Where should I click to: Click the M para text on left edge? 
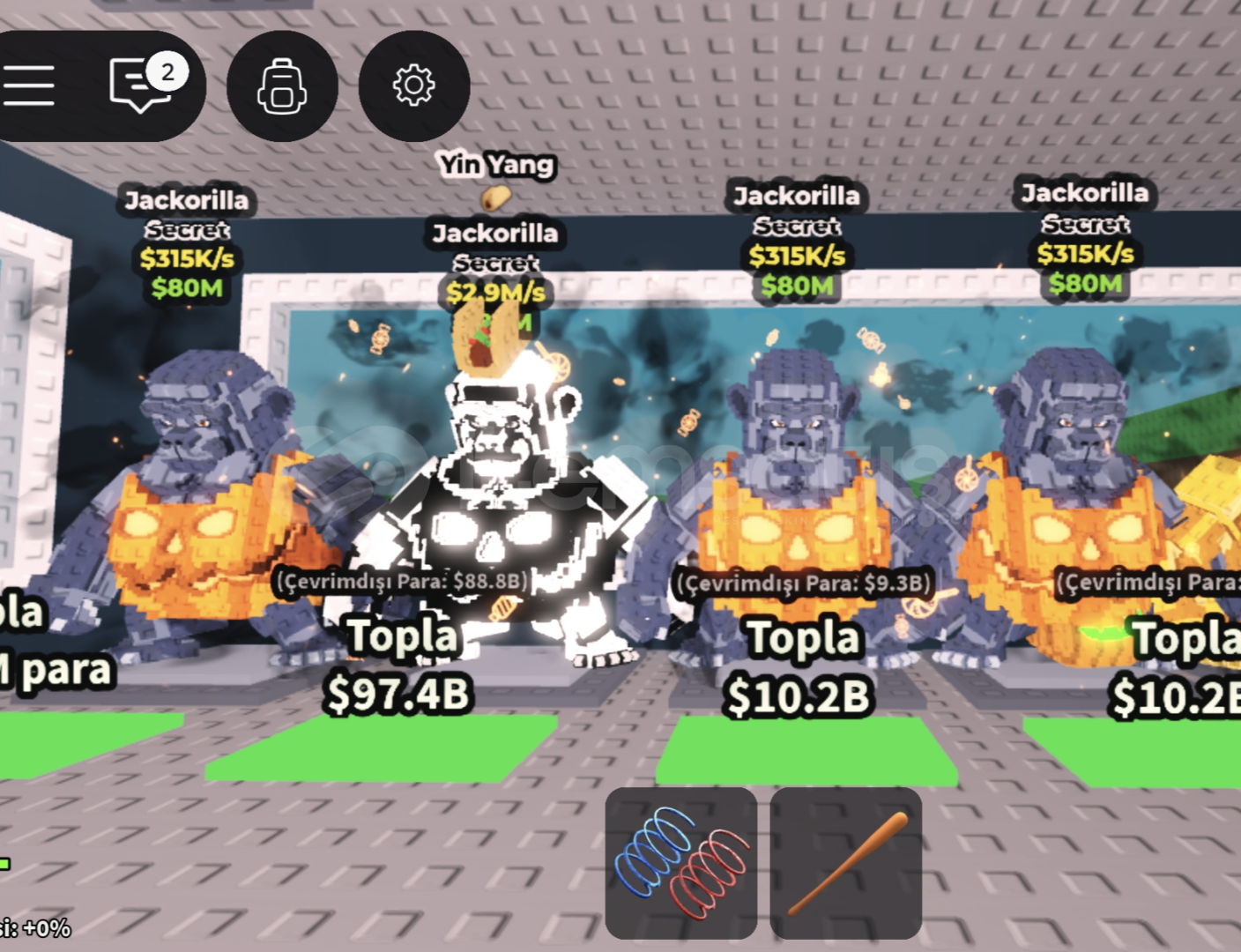point(53,670)
